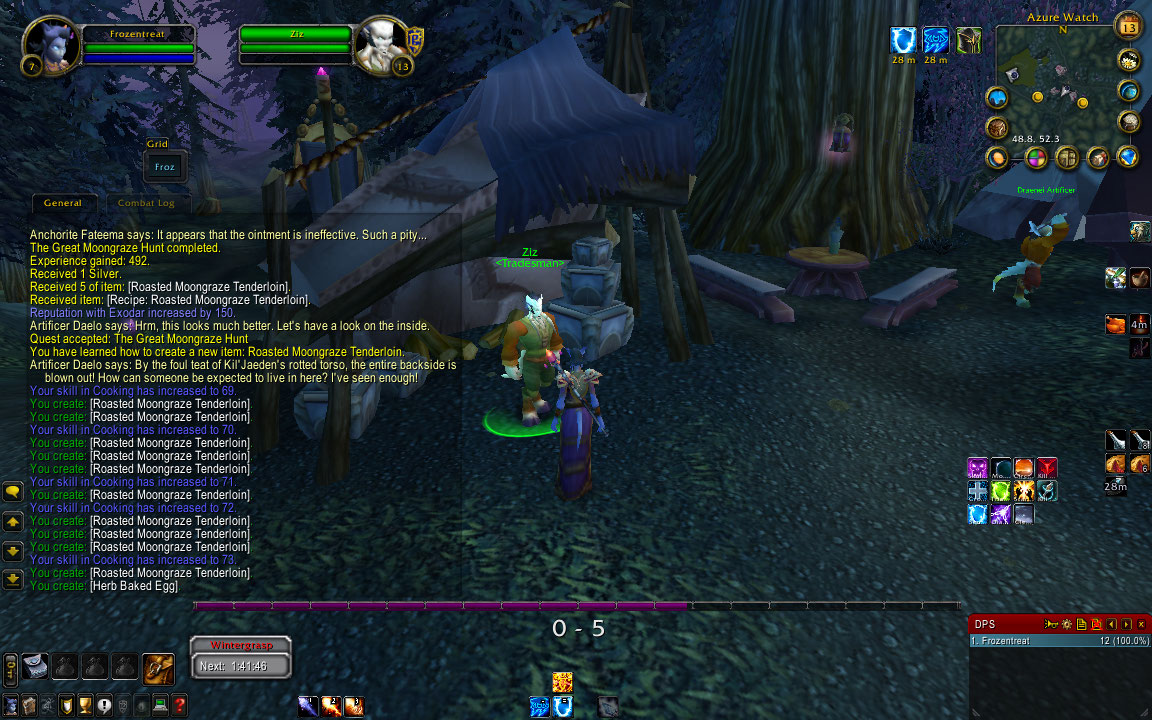Open the character info portrait micro button
Viewport: 1152px width, 720px height.
(x=11, y=705)
